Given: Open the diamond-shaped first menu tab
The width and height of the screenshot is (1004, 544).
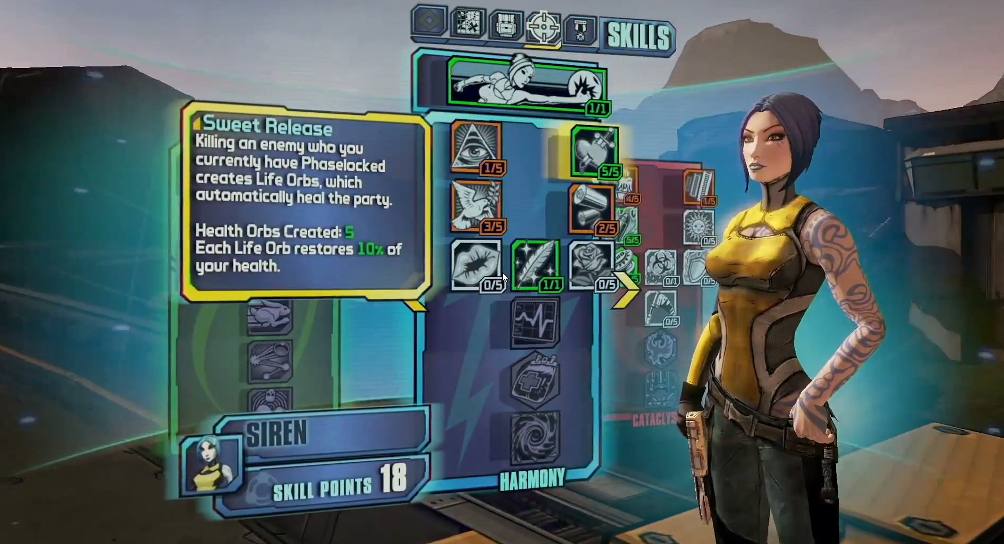Looking at the screenshot, I should [x=429, y=21].
